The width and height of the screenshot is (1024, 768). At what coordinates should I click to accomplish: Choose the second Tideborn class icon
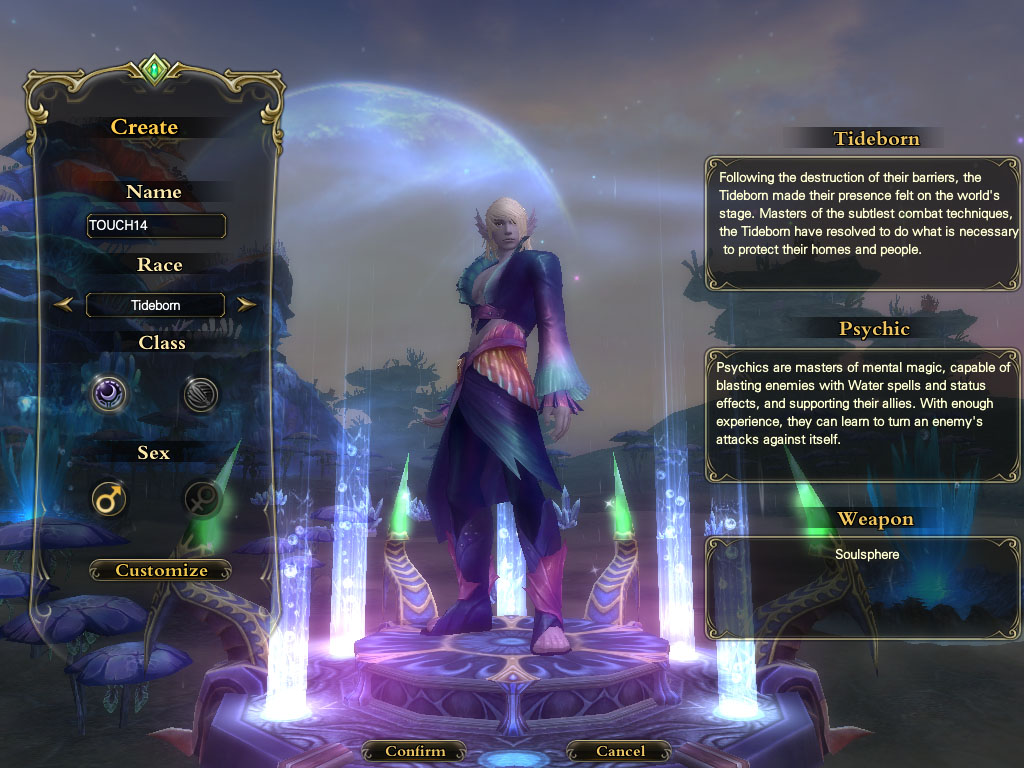point(200,395)
